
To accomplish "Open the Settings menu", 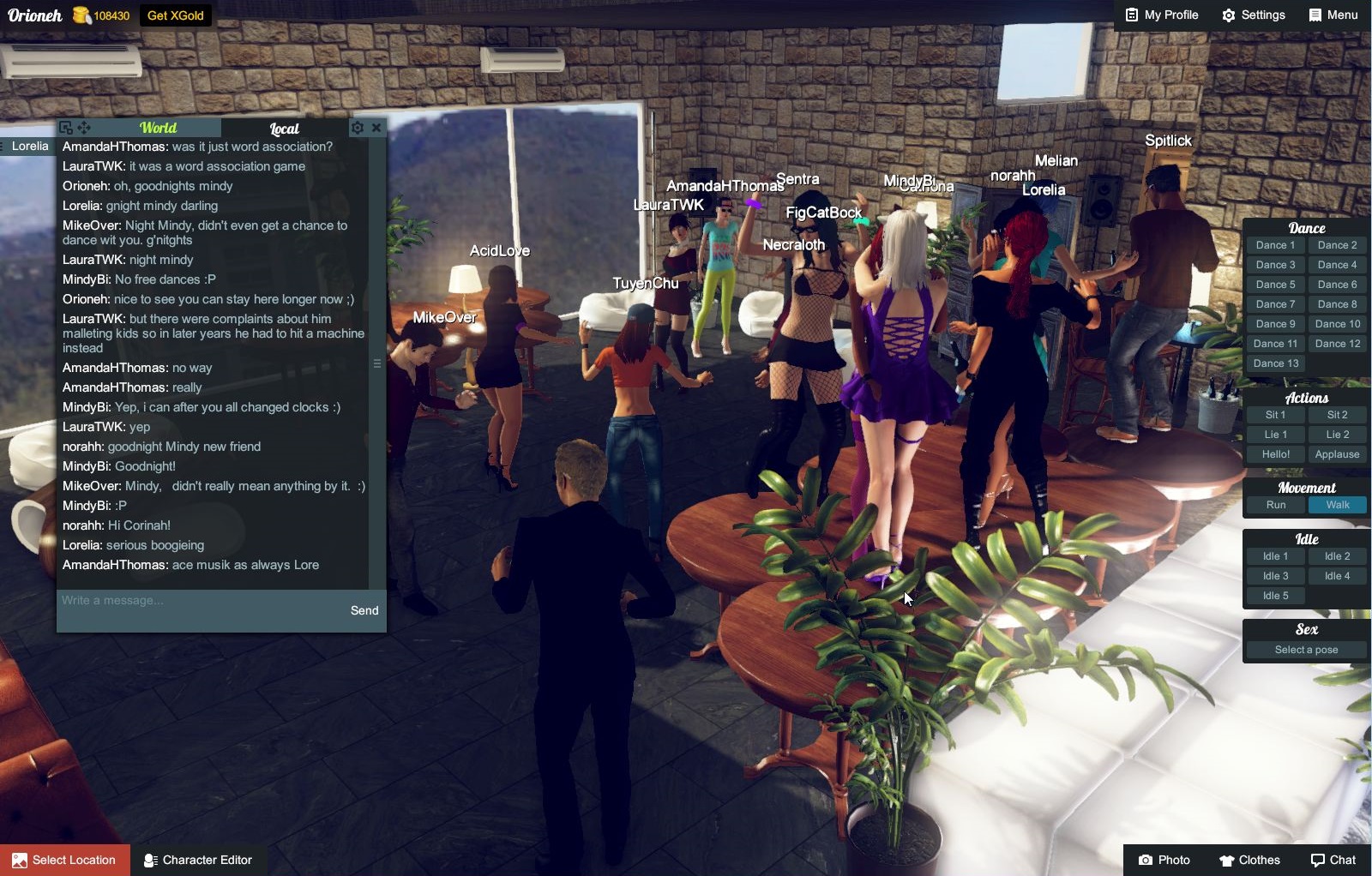I will click(1254, 15).
